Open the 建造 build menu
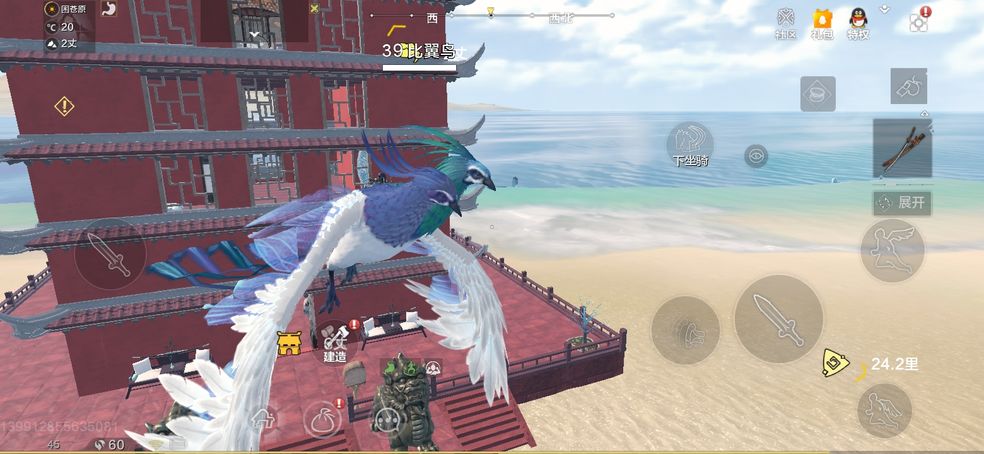This screenshot has width=984, height=454. point(336,340)
